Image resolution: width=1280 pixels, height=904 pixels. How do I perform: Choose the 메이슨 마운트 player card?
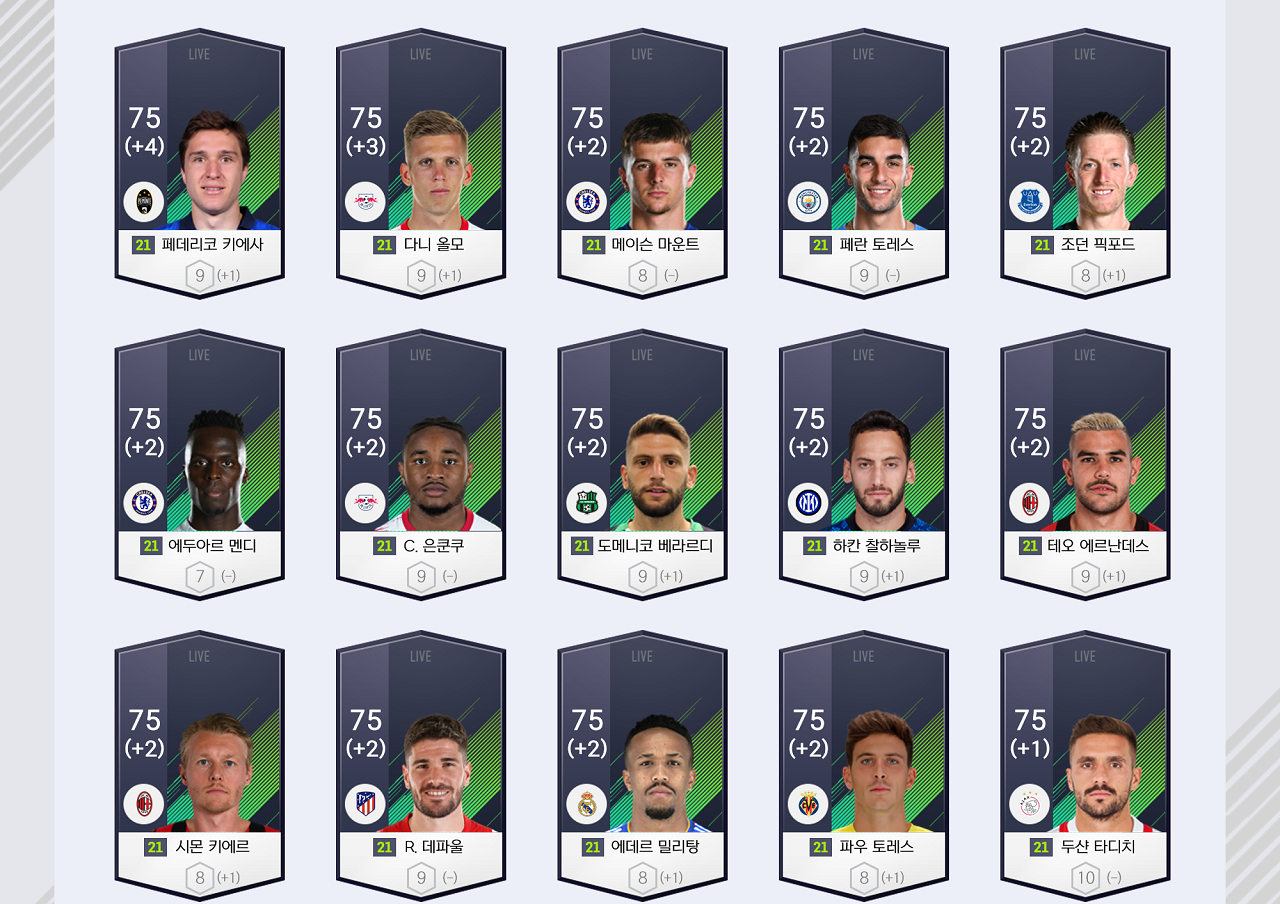pyautogui.click(x=642, y=165)
